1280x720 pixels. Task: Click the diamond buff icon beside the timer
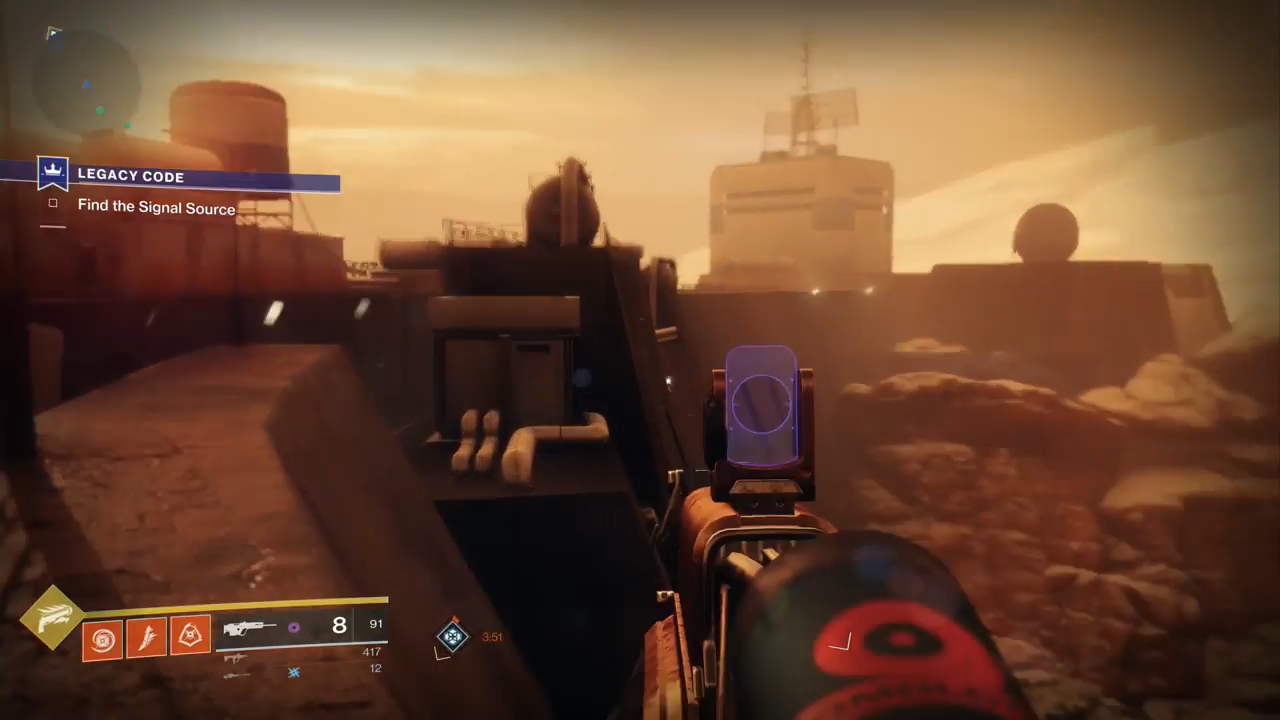pyautogui.click(x=453, y=636)
